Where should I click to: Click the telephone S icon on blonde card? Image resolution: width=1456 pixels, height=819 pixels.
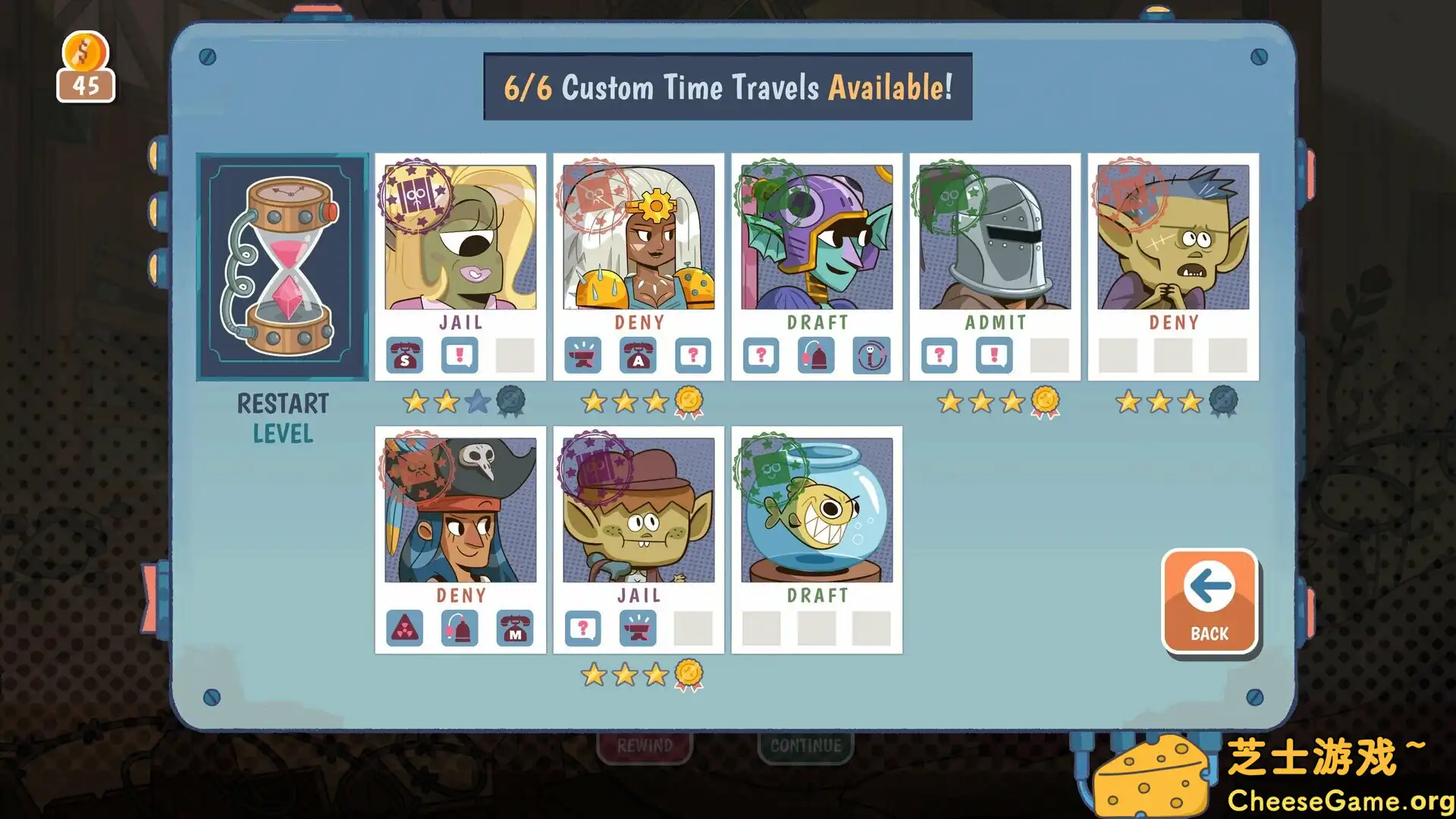tap(405, 355)
